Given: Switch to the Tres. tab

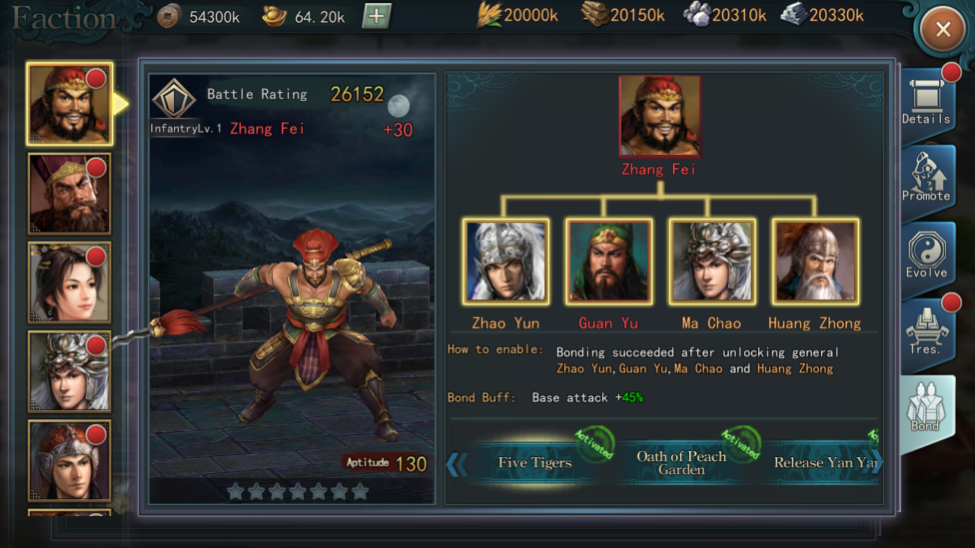Looking at the screenshot, I should coord(926,331).
